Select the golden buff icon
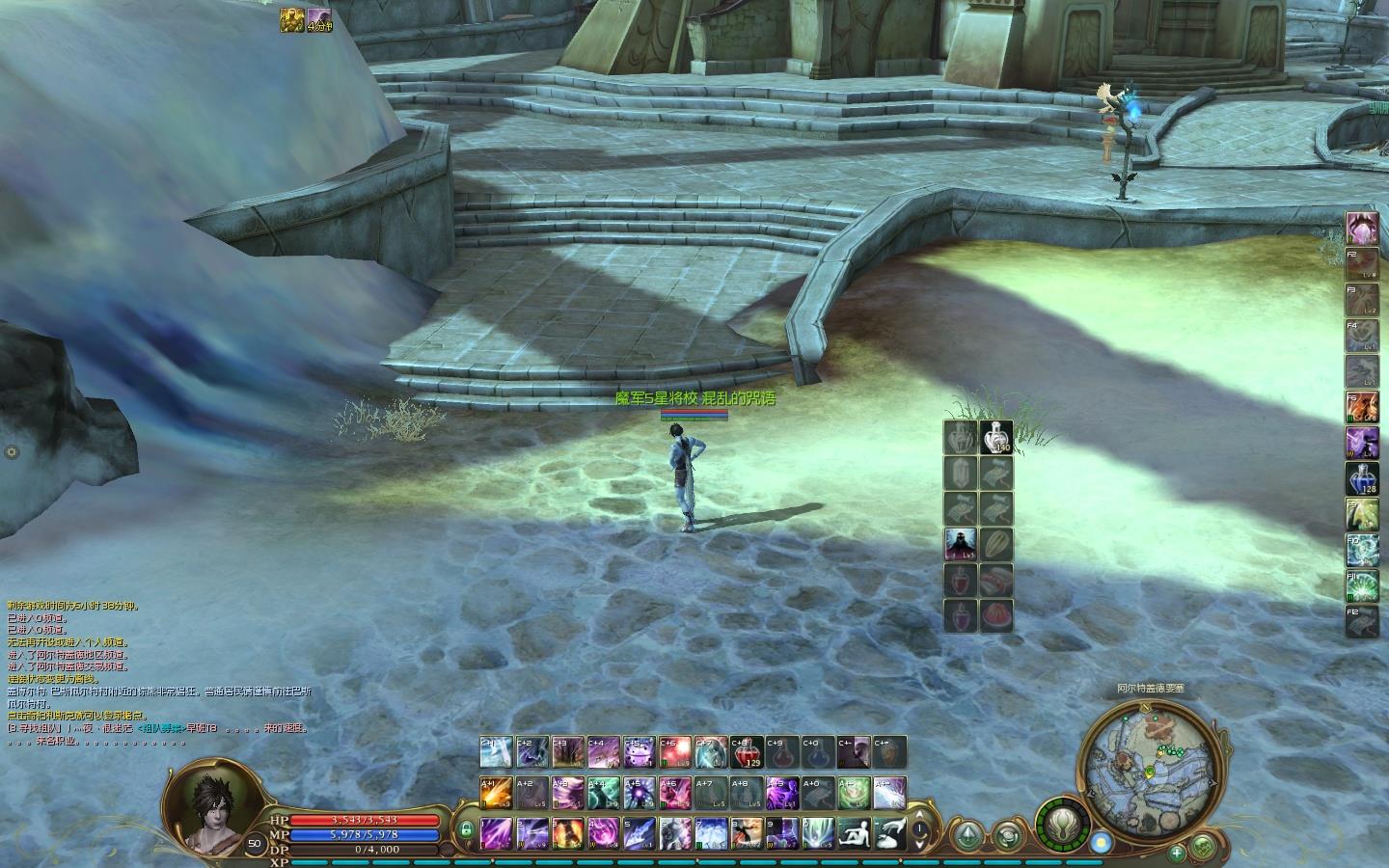The width and height of the screenshot is (1389, 868). click(292, 19)
